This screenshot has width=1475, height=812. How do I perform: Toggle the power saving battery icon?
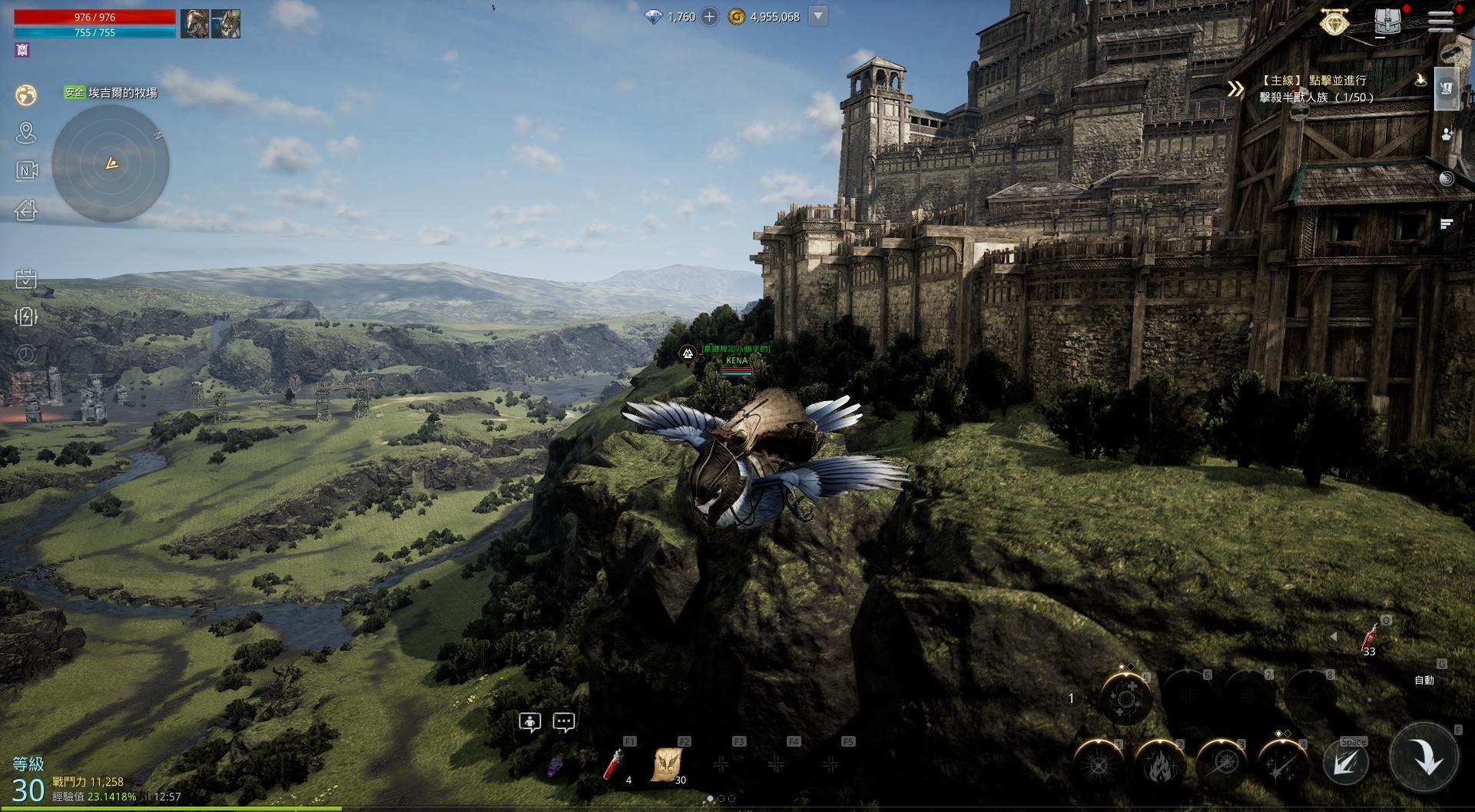pyautogui.click(x=26, y=317)
